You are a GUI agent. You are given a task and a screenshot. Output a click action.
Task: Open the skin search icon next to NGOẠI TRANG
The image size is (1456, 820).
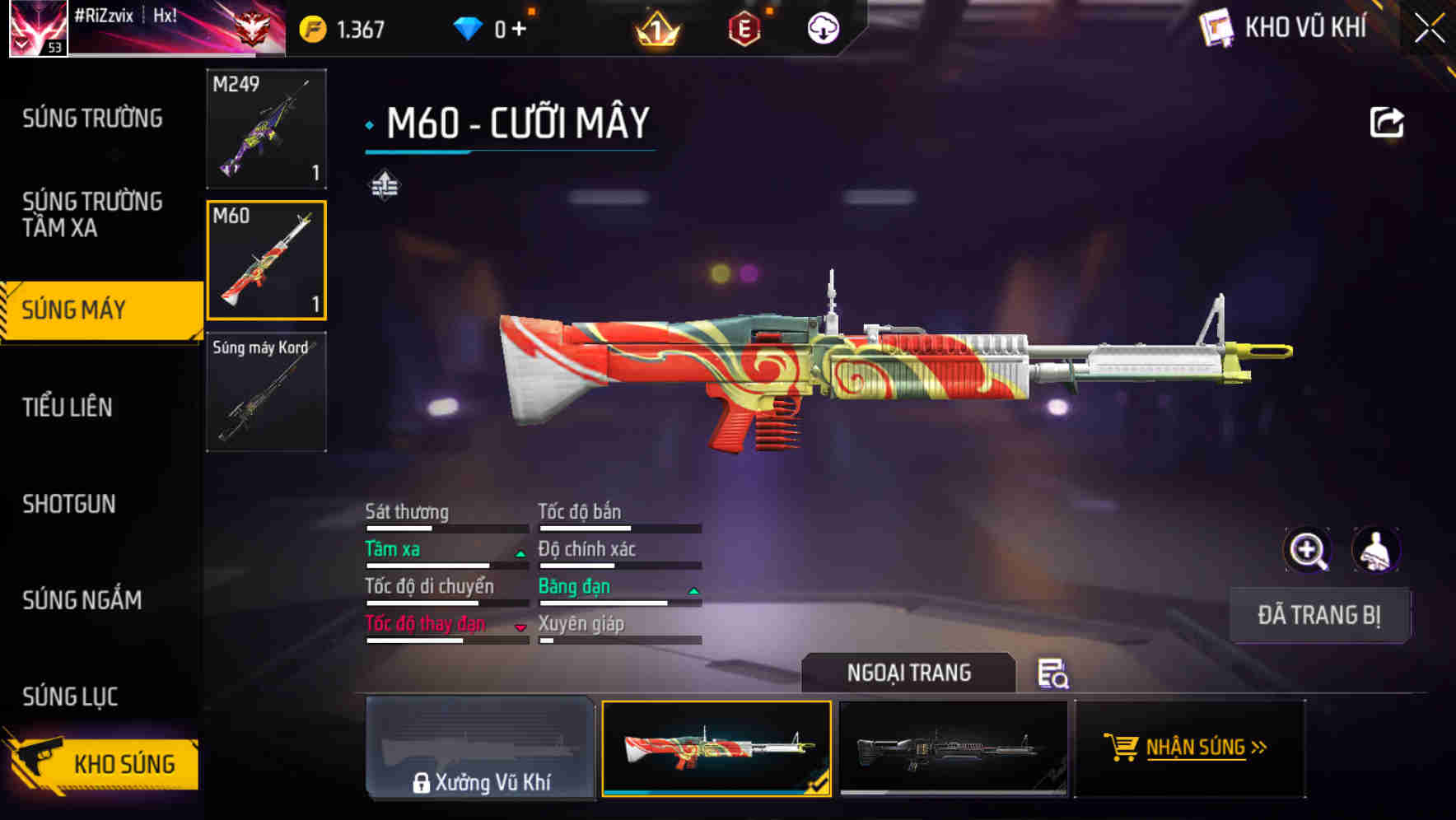tap(1055, 674)
